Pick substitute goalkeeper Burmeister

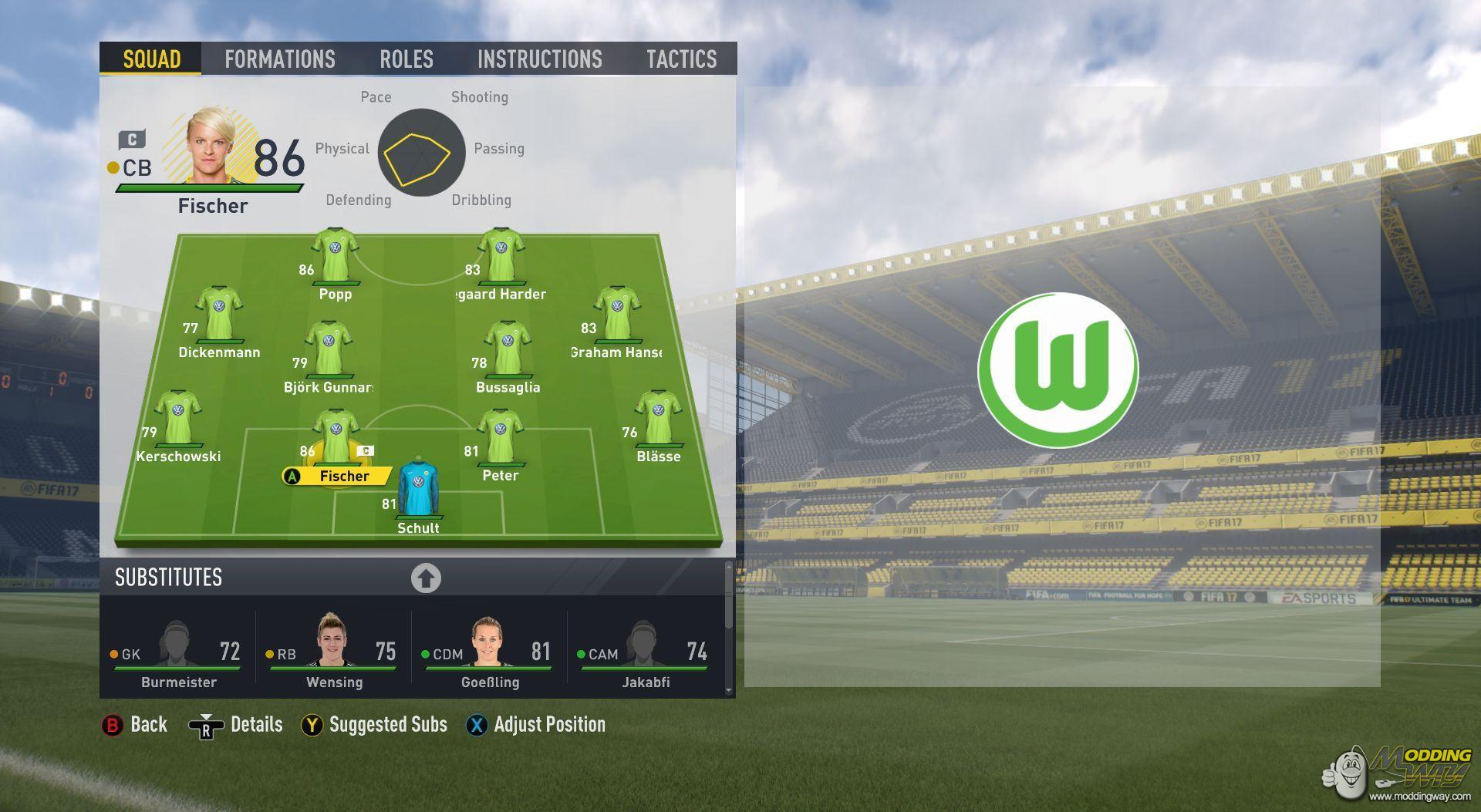178,652
